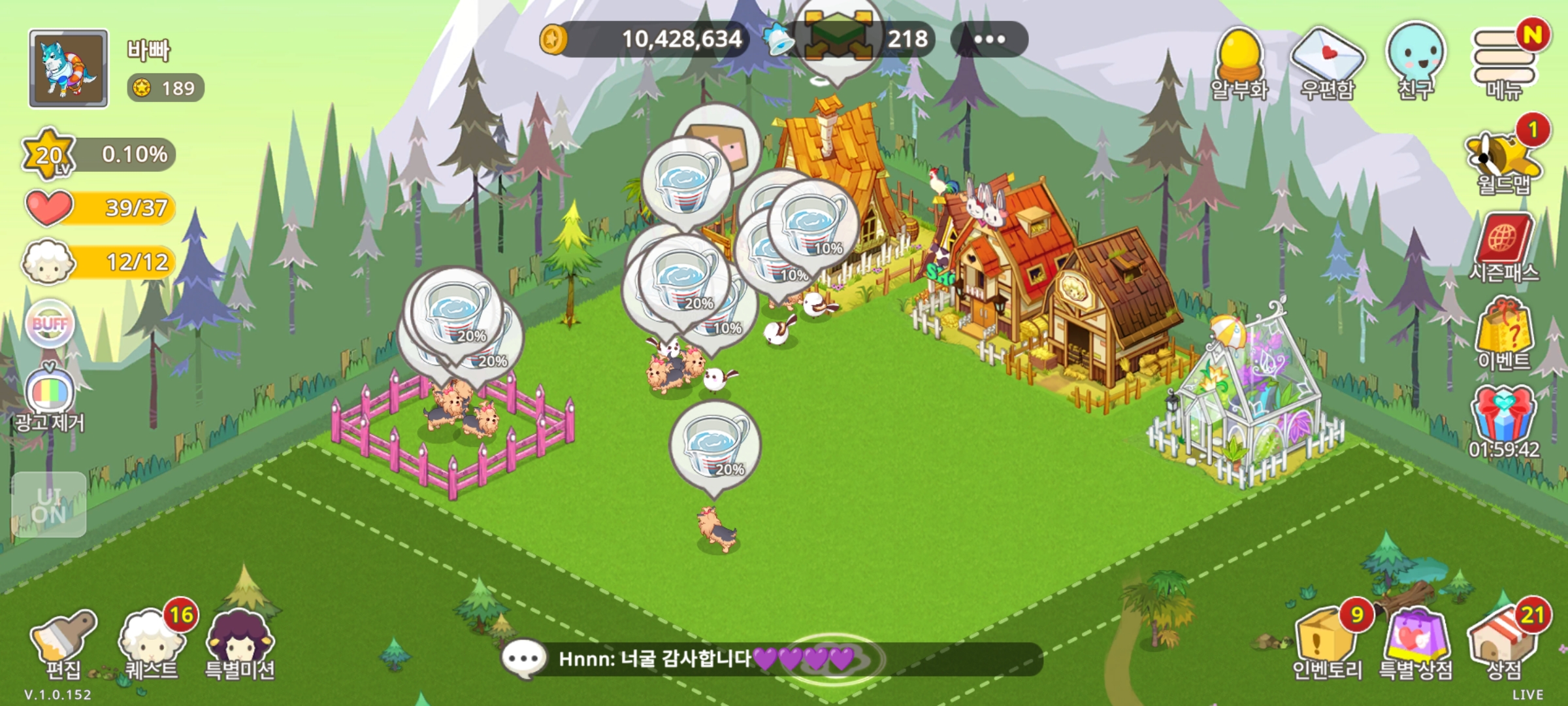Open the BUFF bubble

50,324
